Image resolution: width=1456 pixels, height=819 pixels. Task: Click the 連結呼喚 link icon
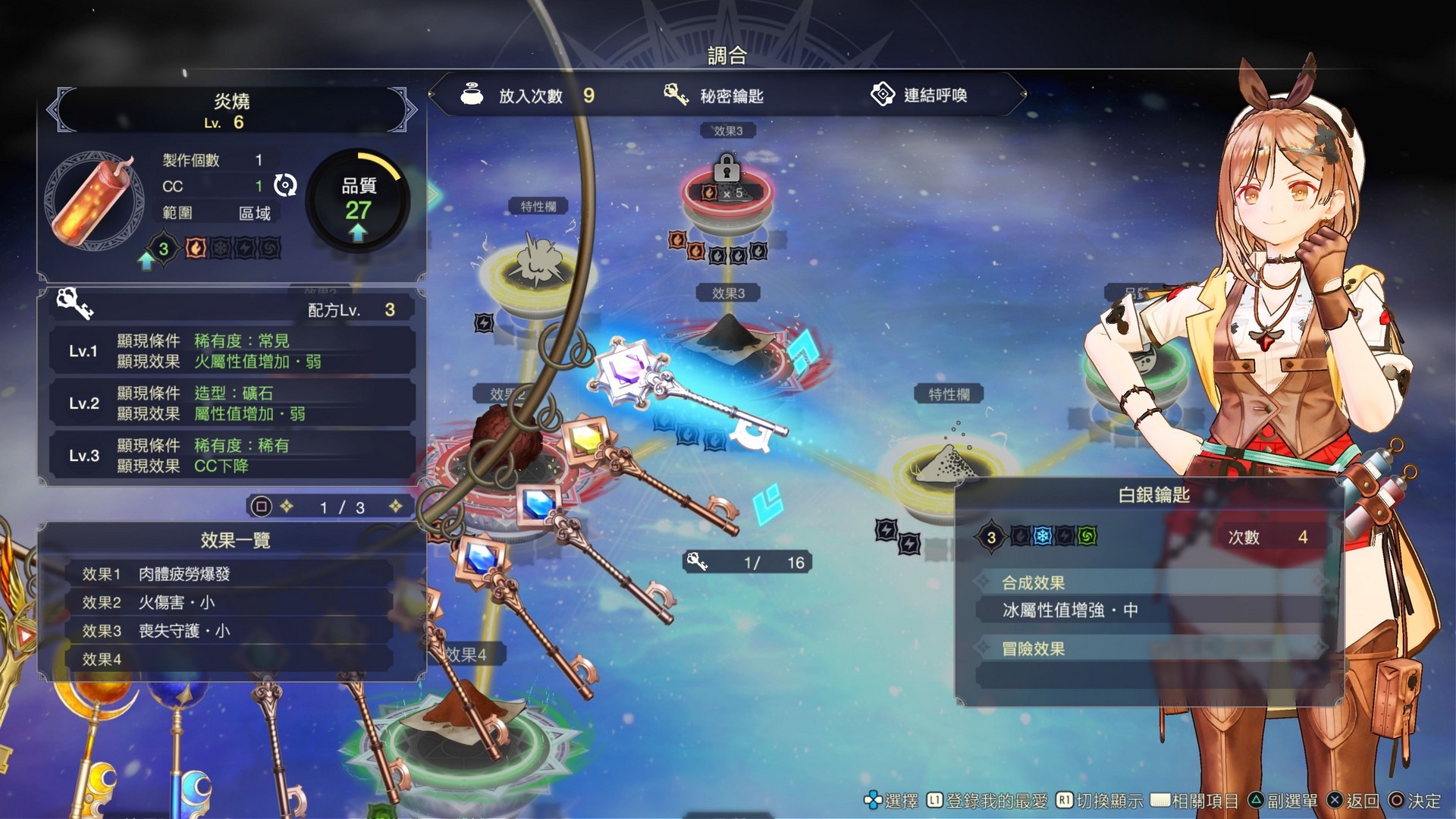click(x=882, y=95)
